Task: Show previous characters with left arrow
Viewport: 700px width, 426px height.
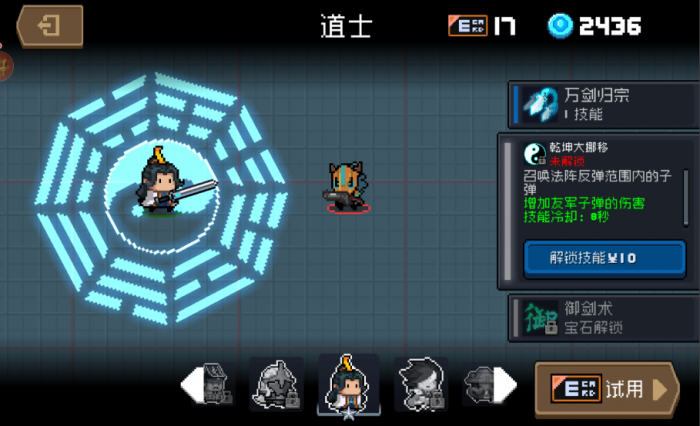Action: [x=188, y=383]
